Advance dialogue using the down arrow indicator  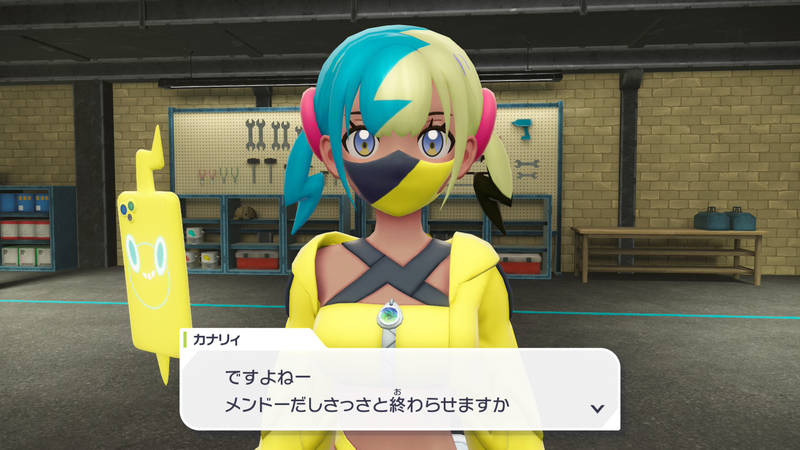click(x=597, y=408)
